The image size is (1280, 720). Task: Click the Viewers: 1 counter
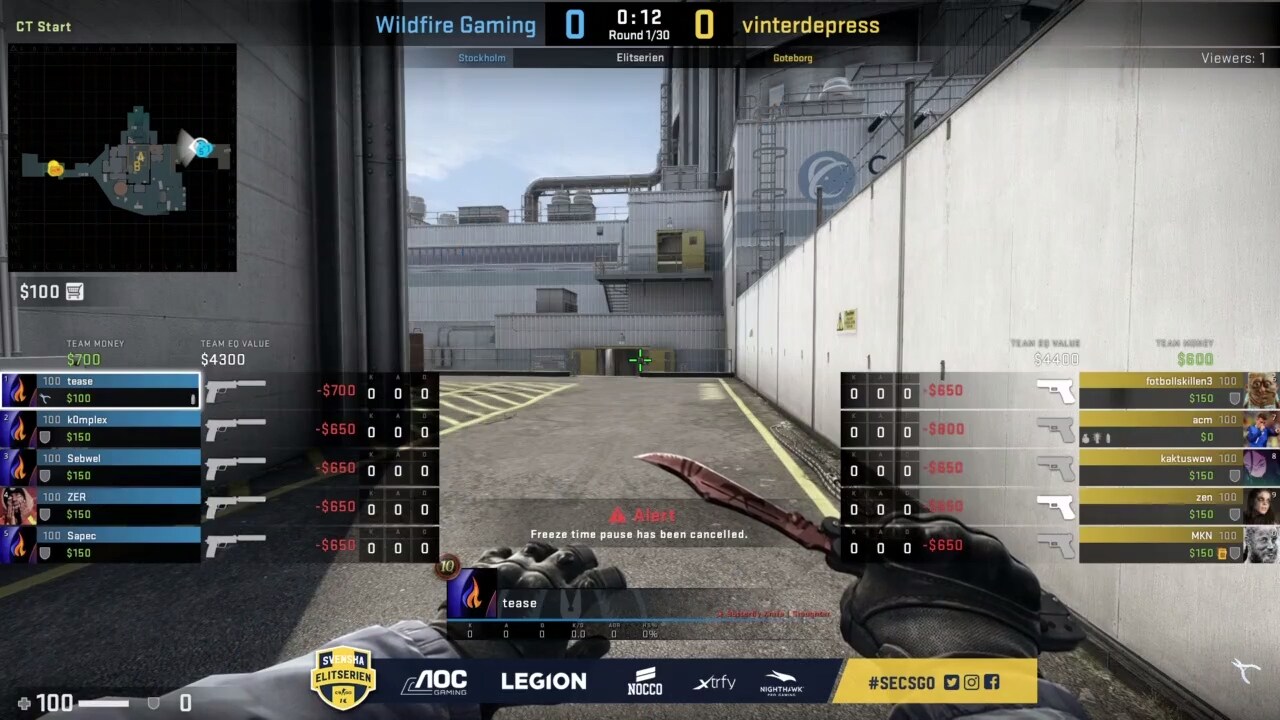tap(1232, 57)
